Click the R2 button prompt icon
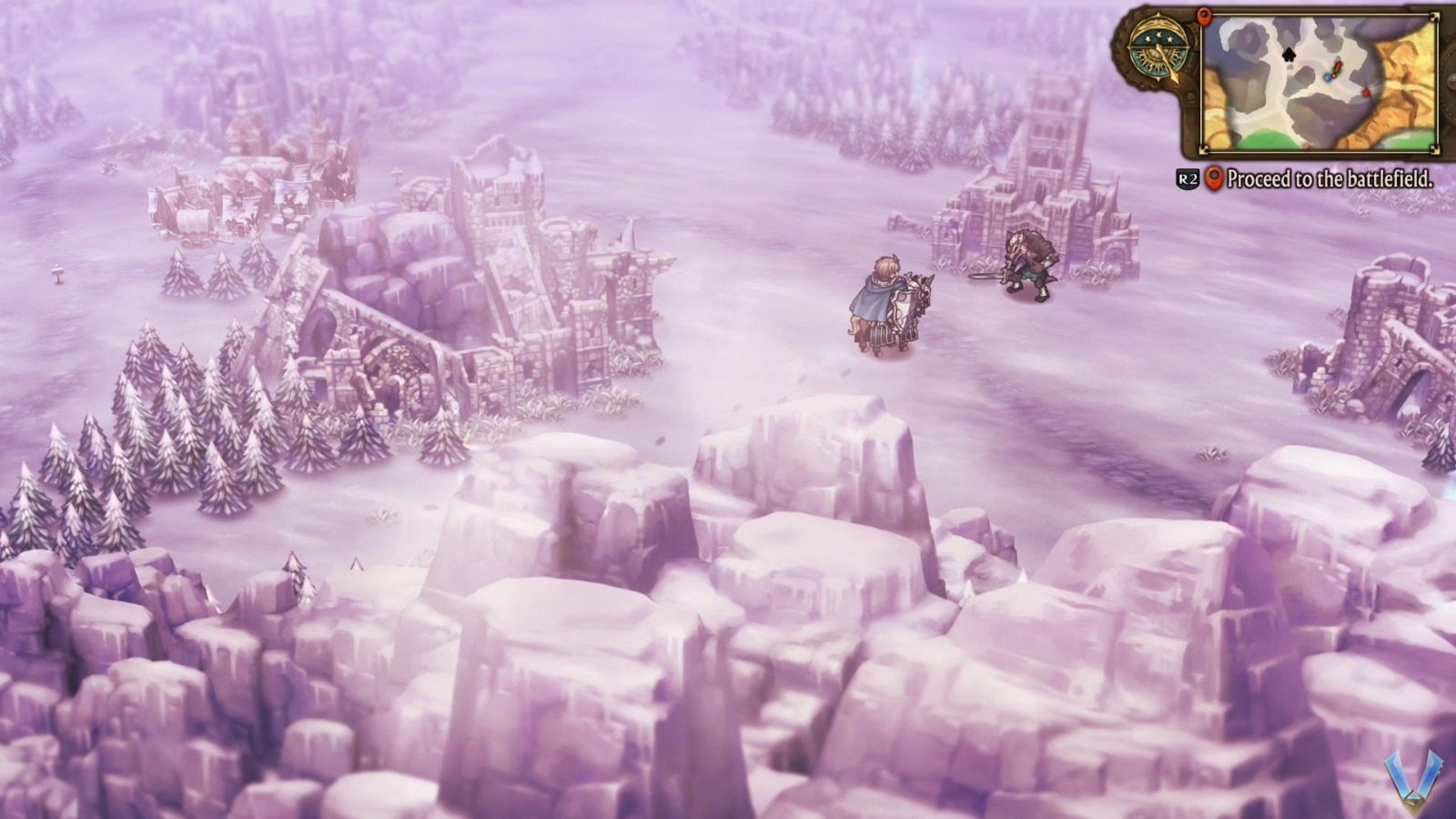1456x819 pixels. click(x=1187, y=179)
